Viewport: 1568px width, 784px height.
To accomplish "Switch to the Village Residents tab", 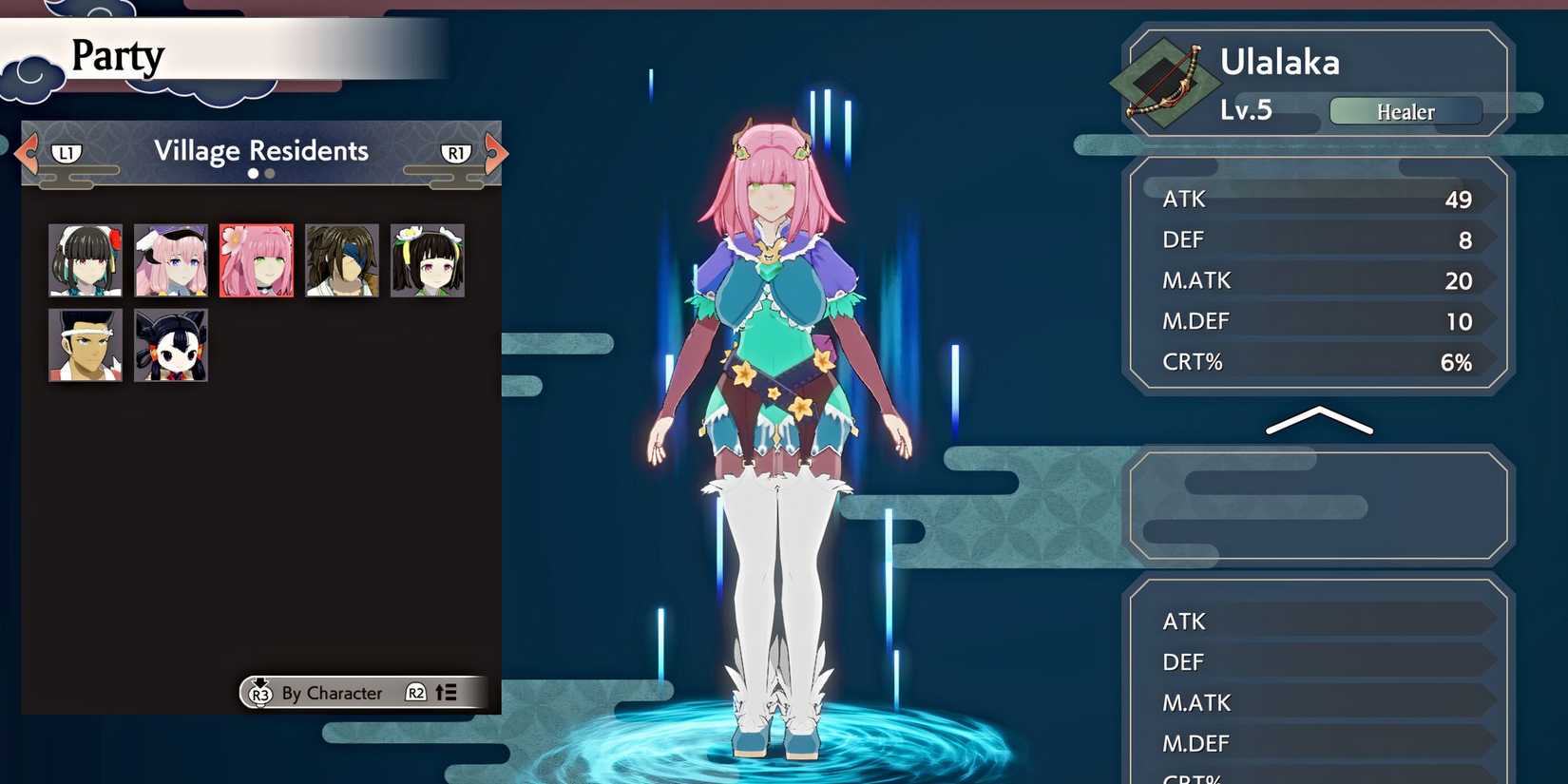I will coord(260,150).
